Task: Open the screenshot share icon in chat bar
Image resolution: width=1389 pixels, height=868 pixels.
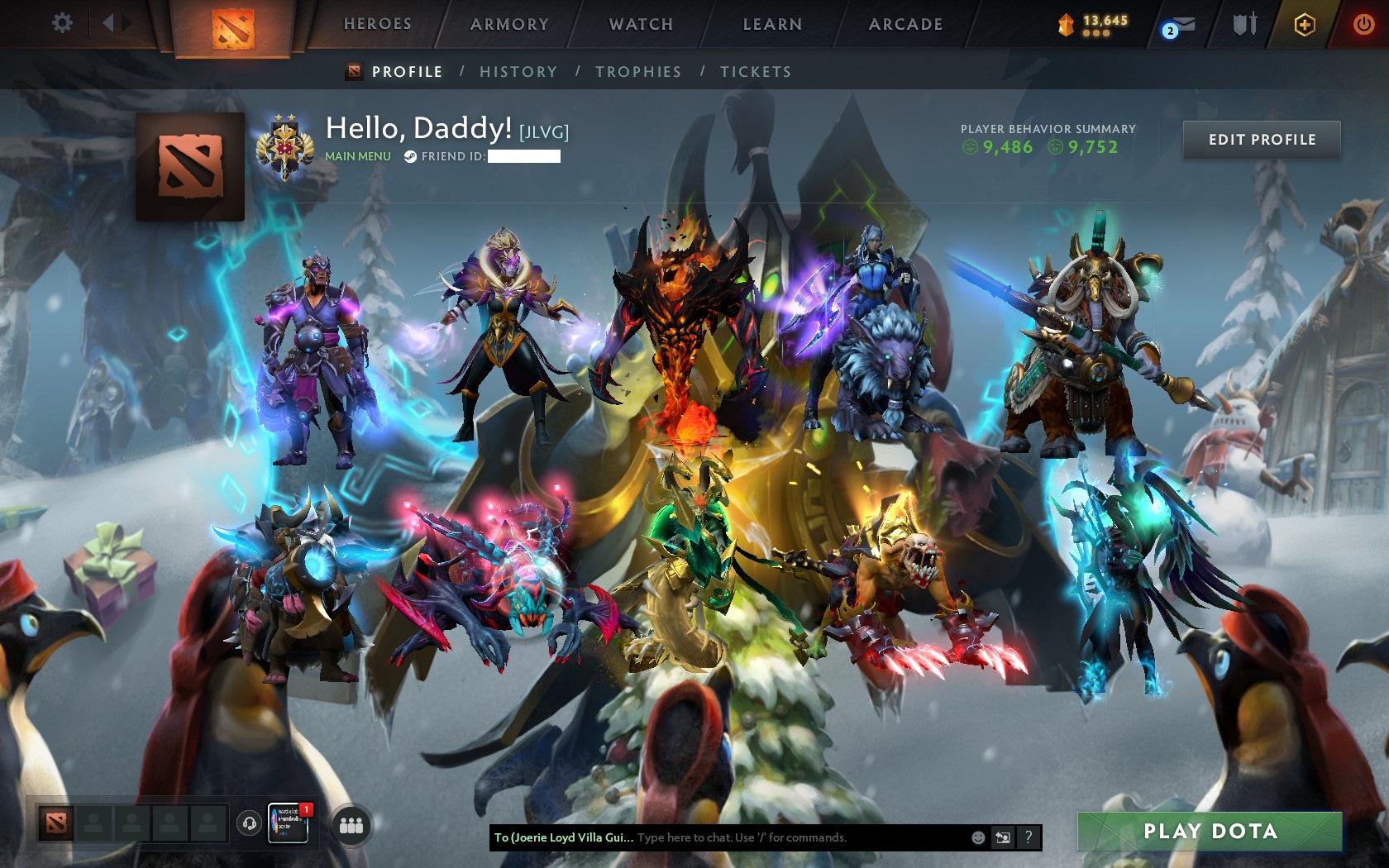Action: click(1004, 837)
